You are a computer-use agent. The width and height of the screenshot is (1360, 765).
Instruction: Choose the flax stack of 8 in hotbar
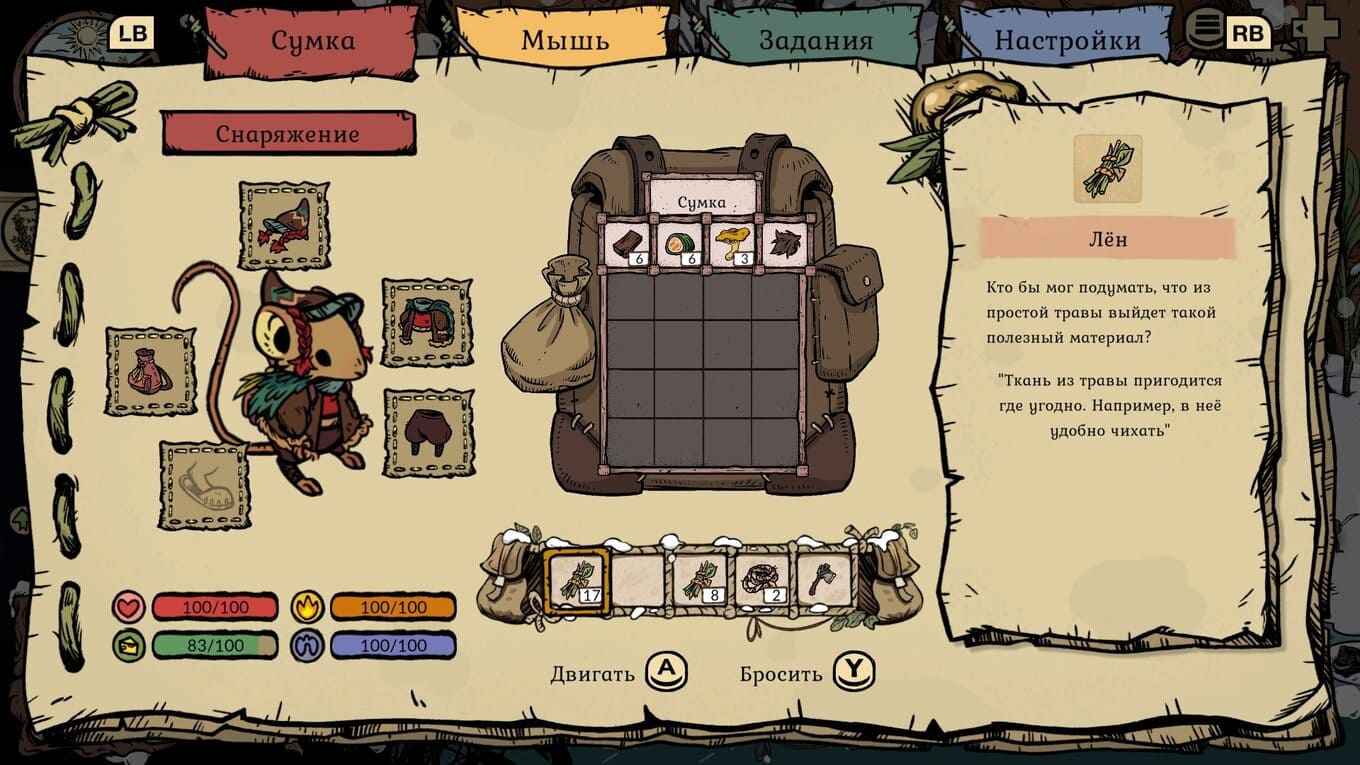700,580
